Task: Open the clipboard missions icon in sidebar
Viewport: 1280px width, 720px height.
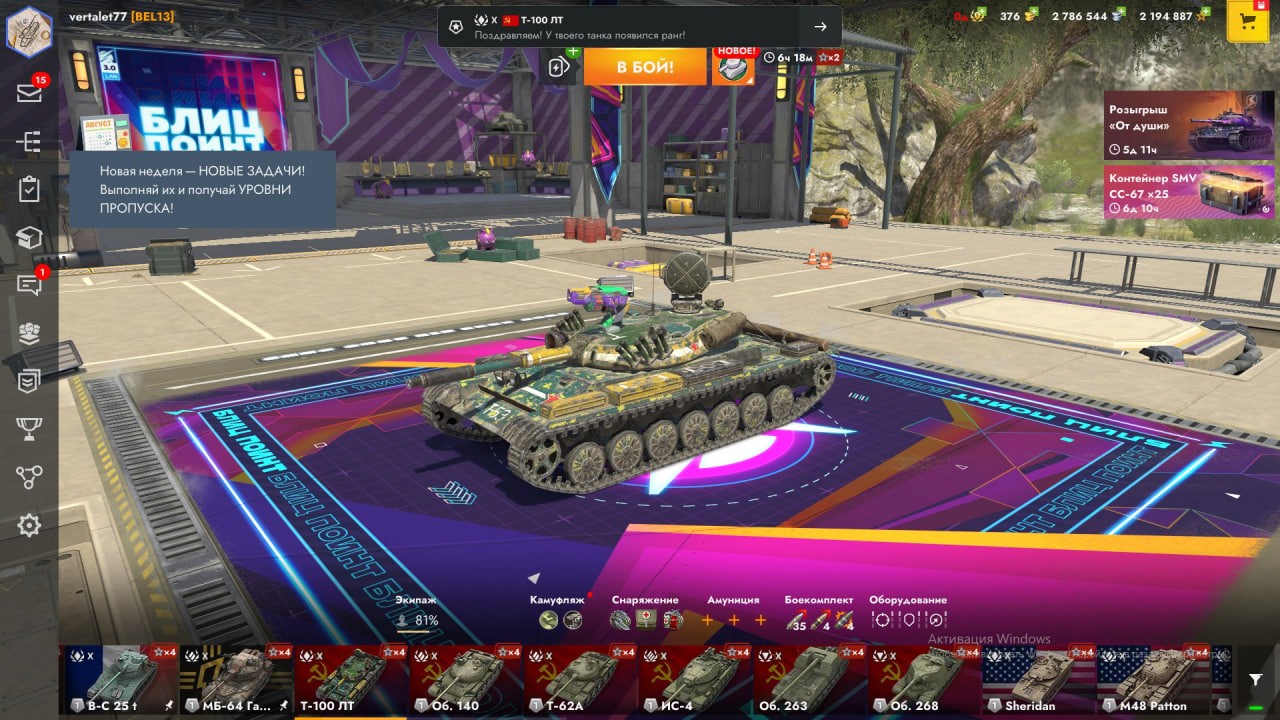Action: (x=29, y=189)
